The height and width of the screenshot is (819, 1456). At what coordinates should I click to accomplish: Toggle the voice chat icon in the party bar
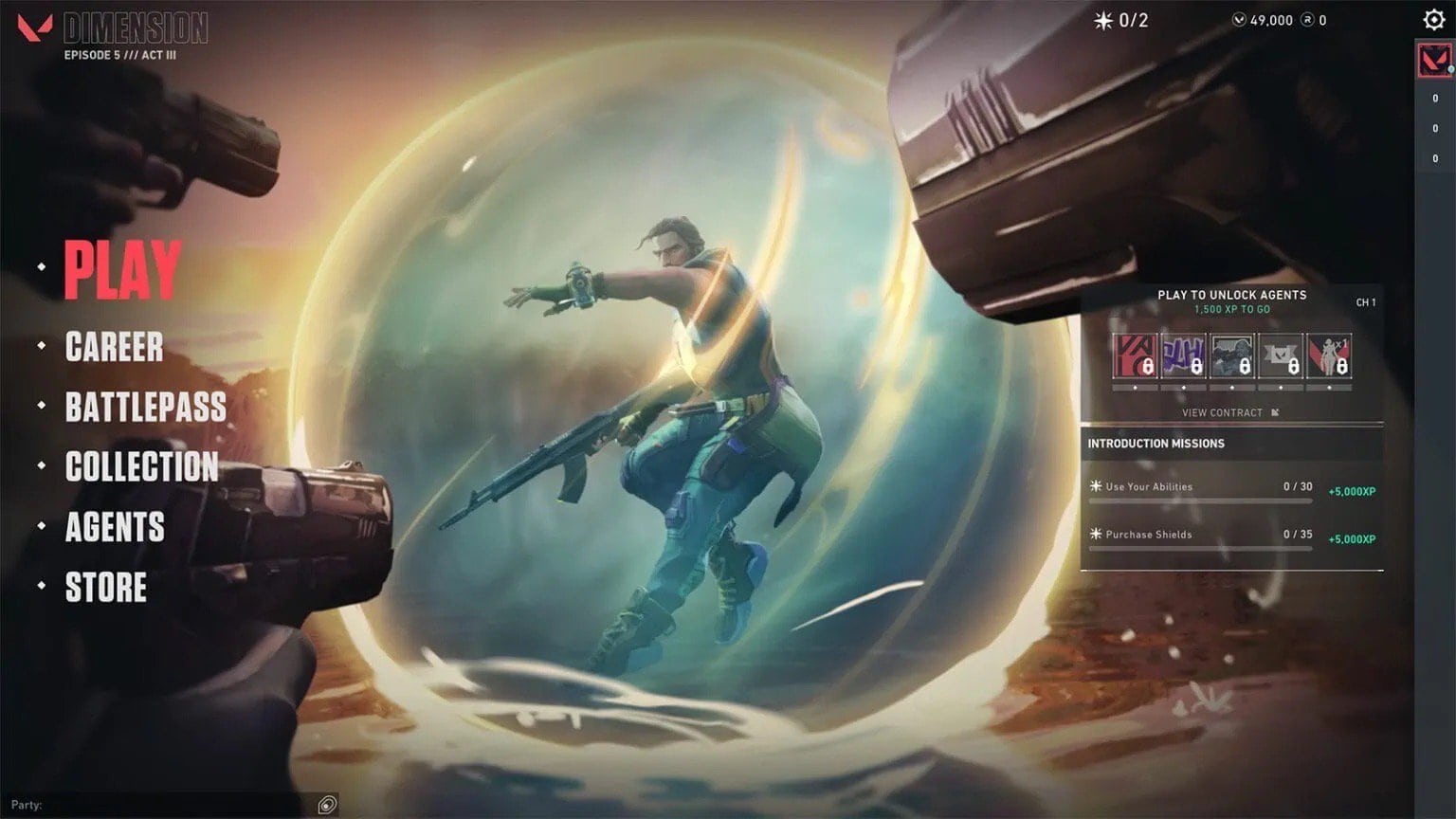329,806
